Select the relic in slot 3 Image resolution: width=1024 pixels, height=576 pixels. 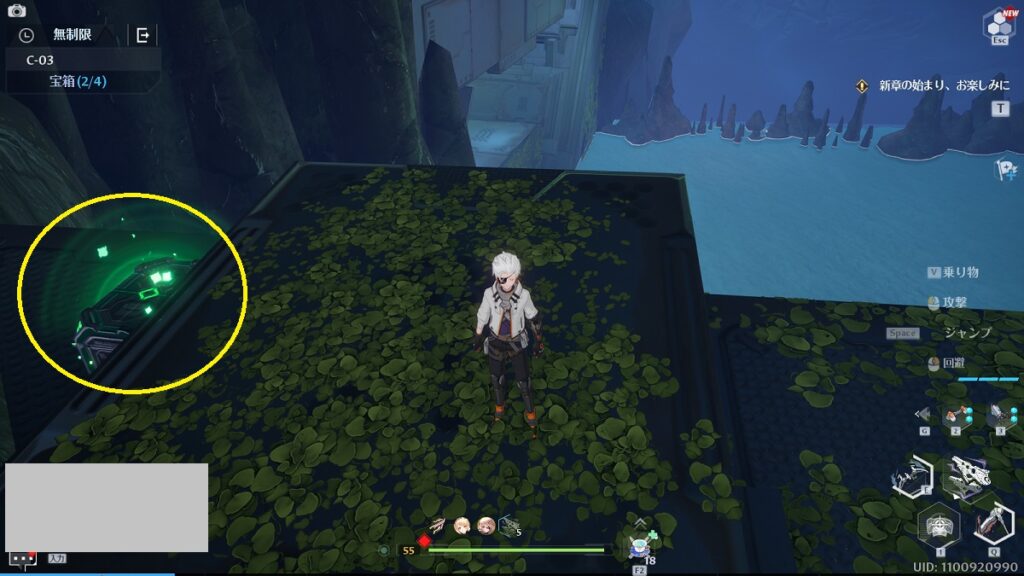tap(1001, 416)
